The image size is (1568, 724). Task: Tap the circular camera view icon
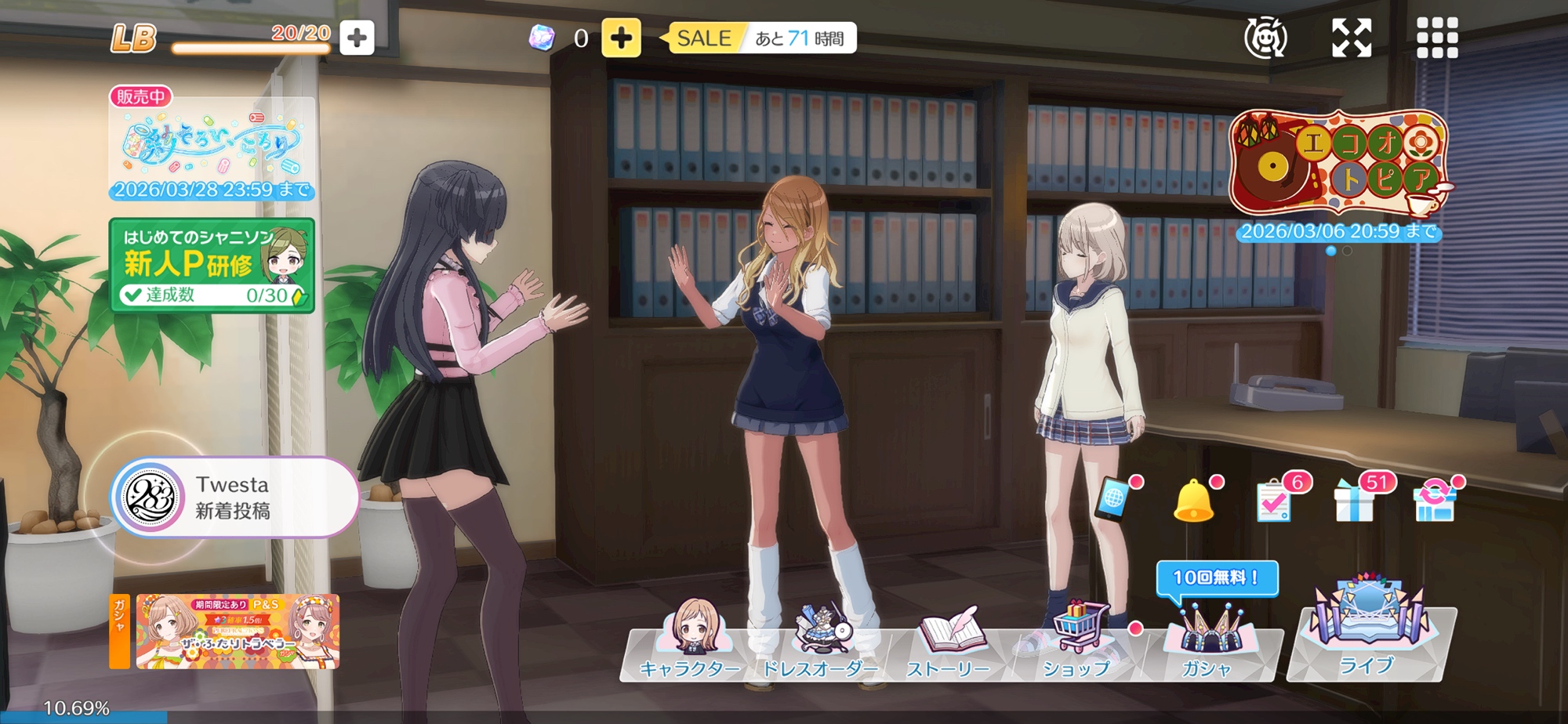pos(1265,38)
